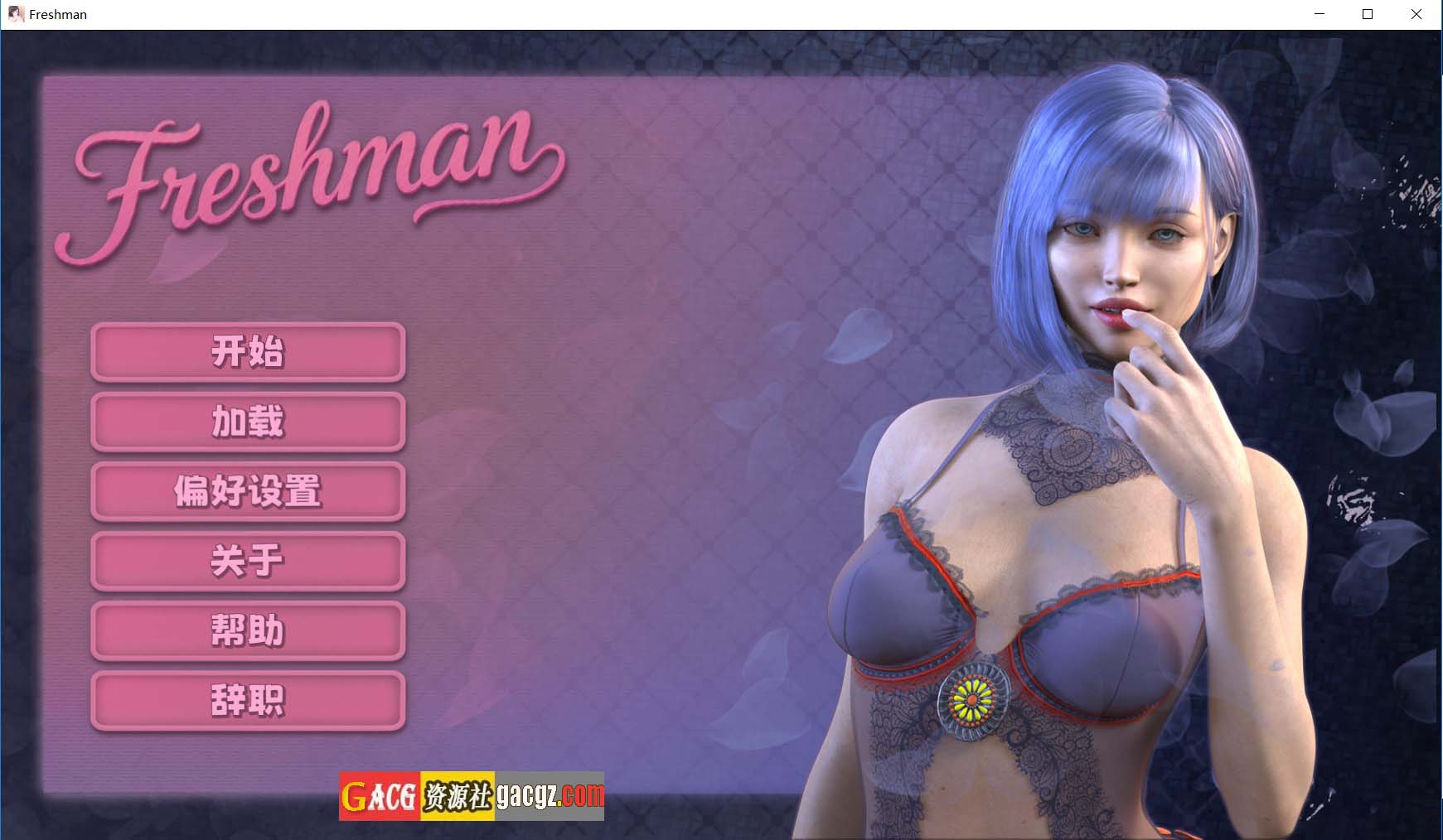Select the 开始 button to start a new game
Image resolution: width=1443 pixels, height=840 pixels.
247,353
